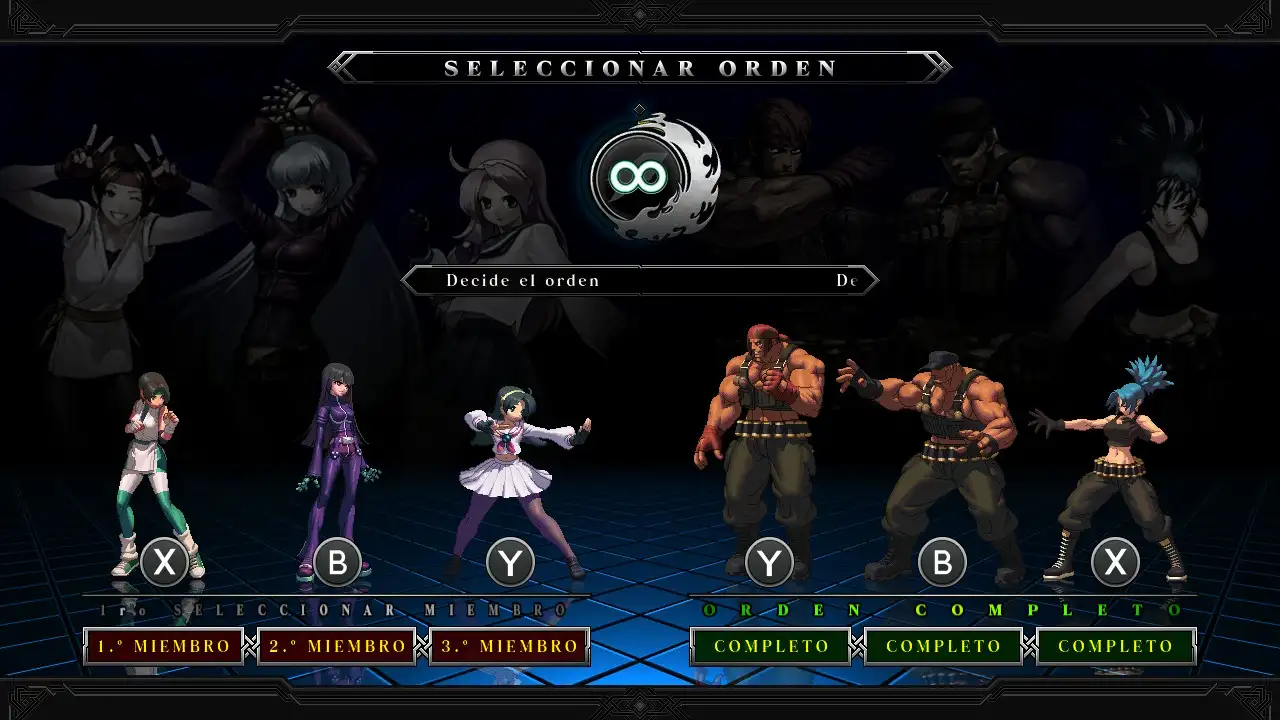Image resolution: width=1280 pixels, height=720 pixels.
Task: Select the 3.º MIEMBRO slot
Action: 510,645
